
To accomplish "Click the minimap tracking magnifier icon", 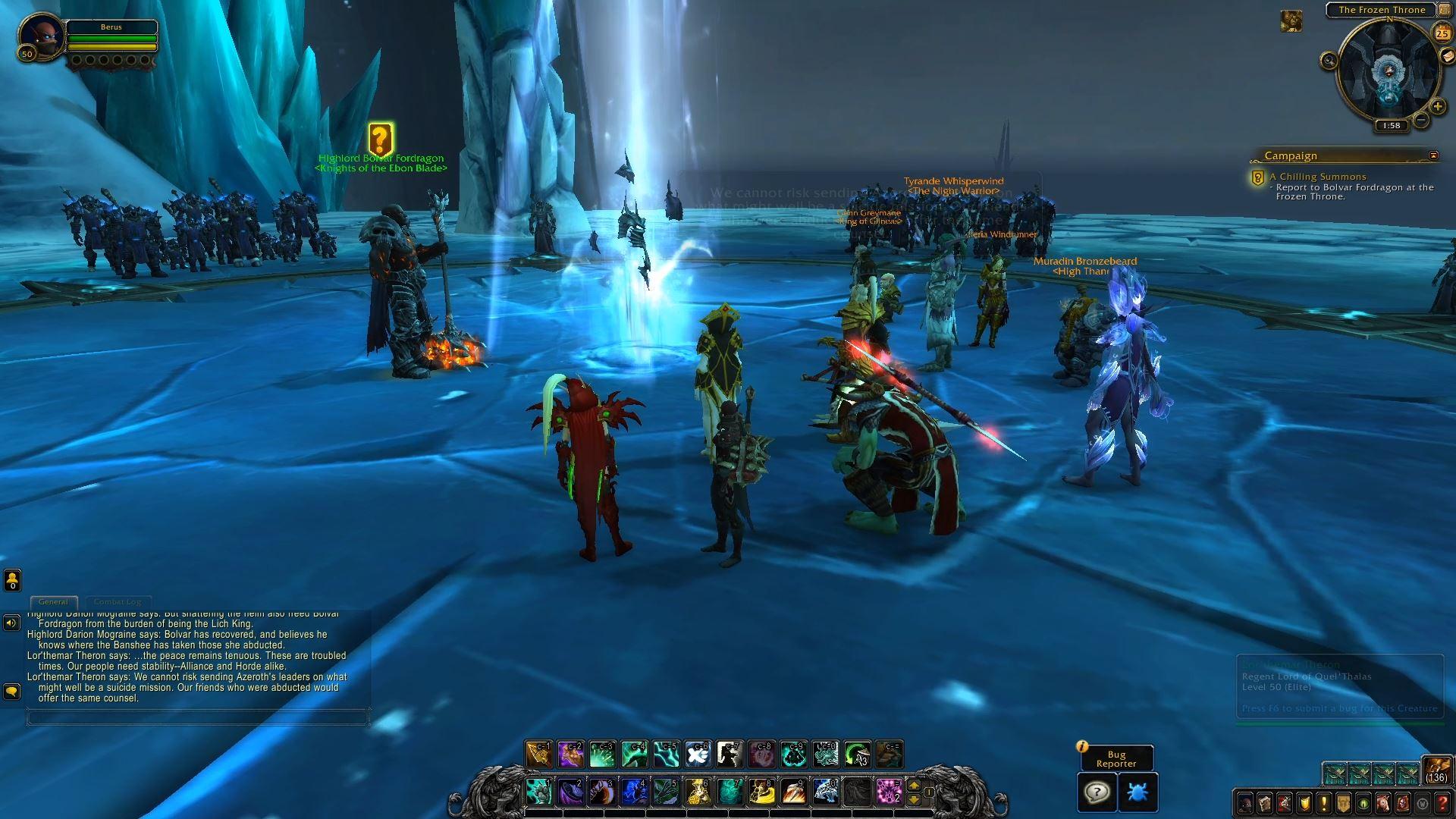I will 1329,61.
